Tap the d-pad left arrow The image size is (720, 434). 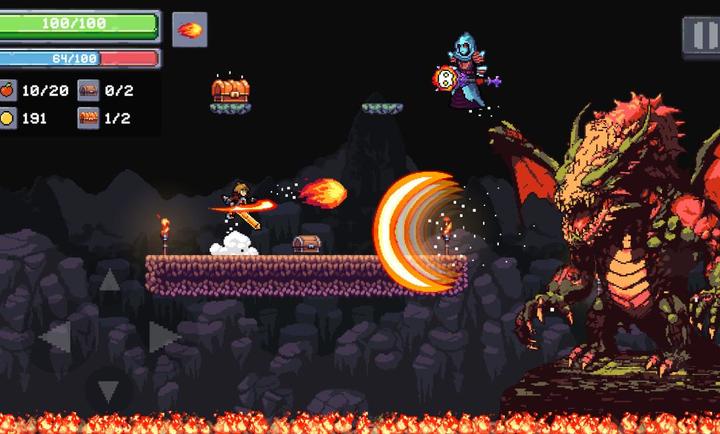point(55,338)
